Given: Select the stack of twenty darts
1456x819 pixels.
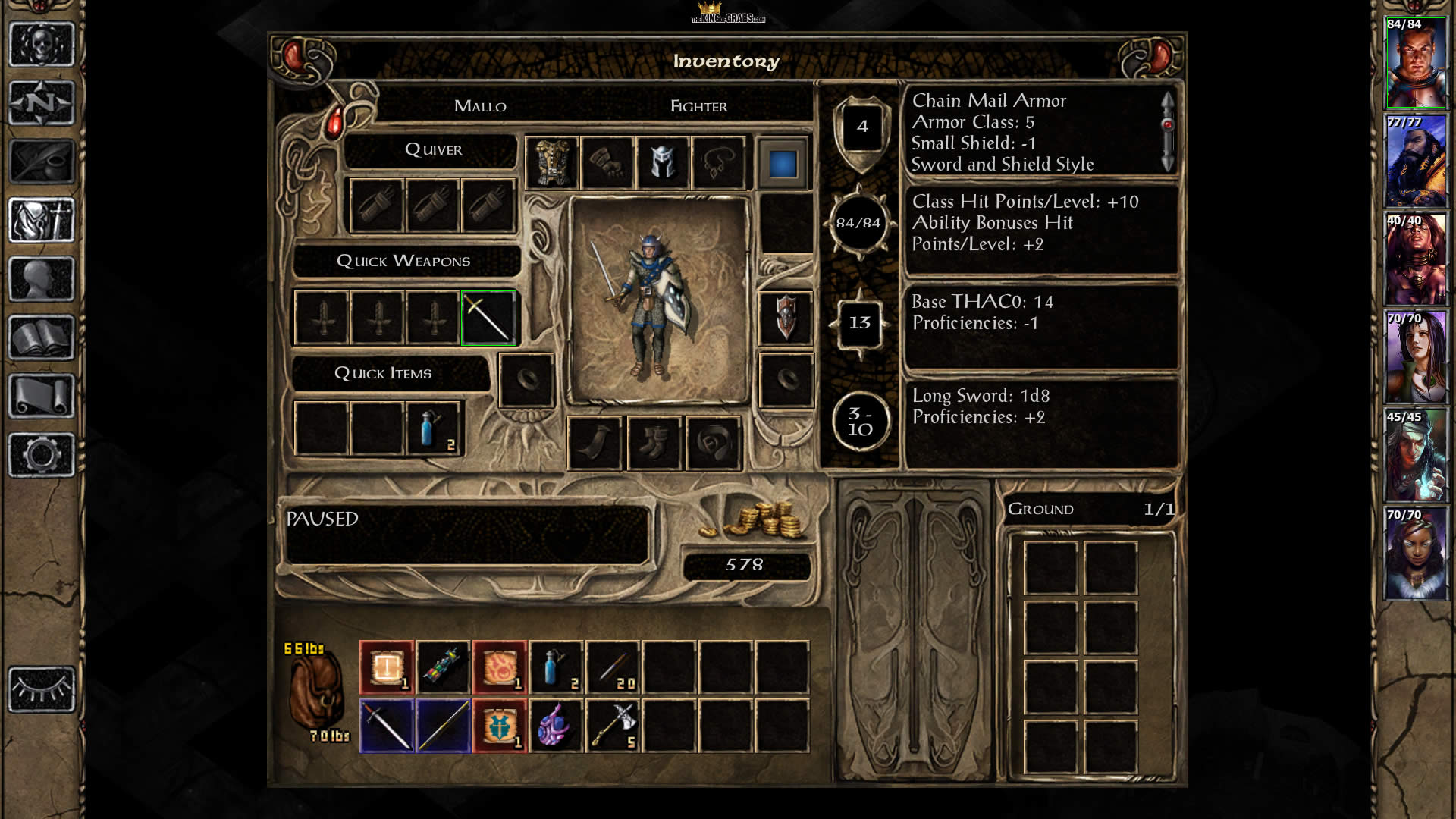Looking at the screenshot, I should pos(613,667).
